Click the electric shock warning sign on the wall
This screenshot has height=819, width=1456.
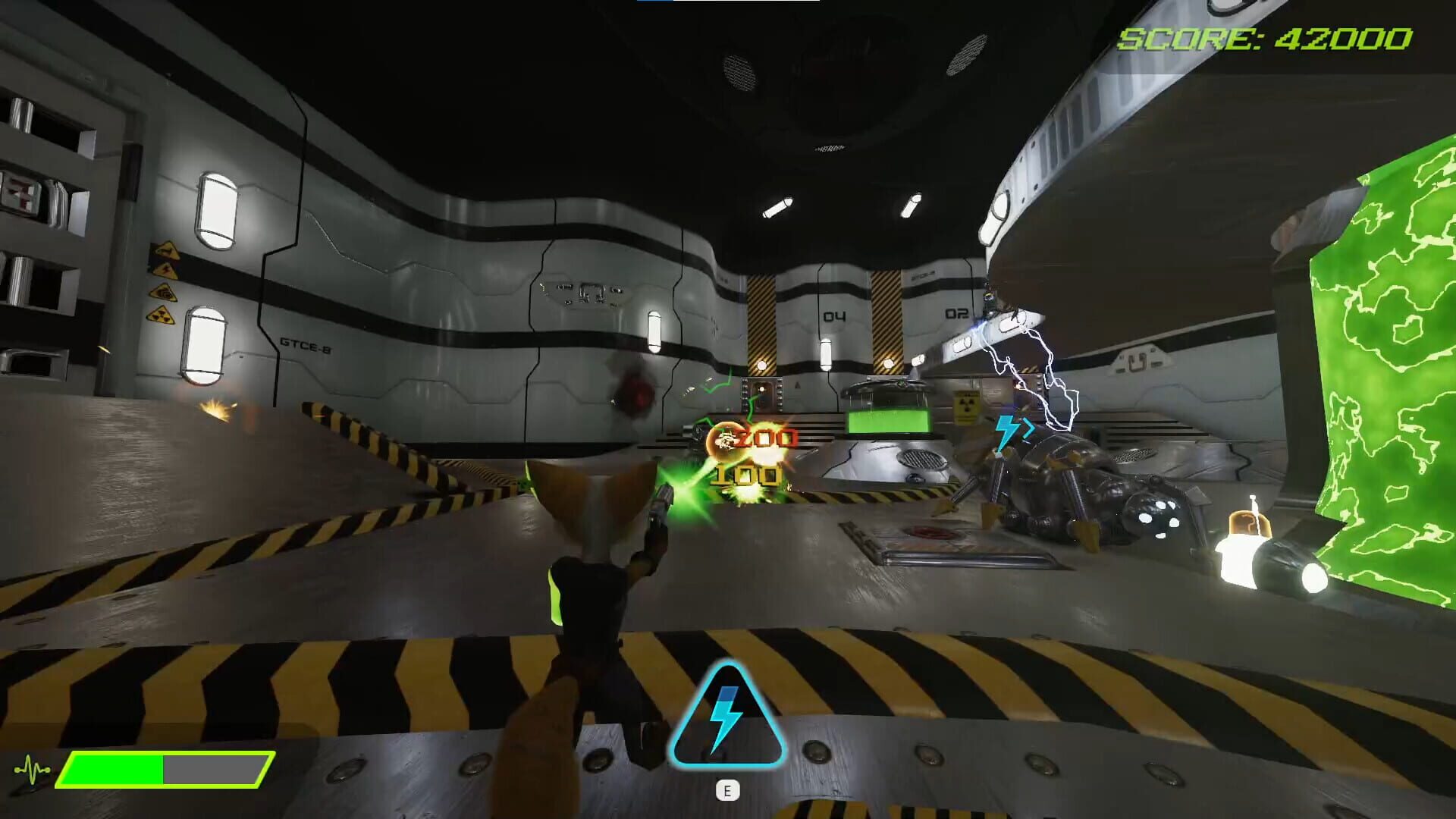[x=166, y=271]
